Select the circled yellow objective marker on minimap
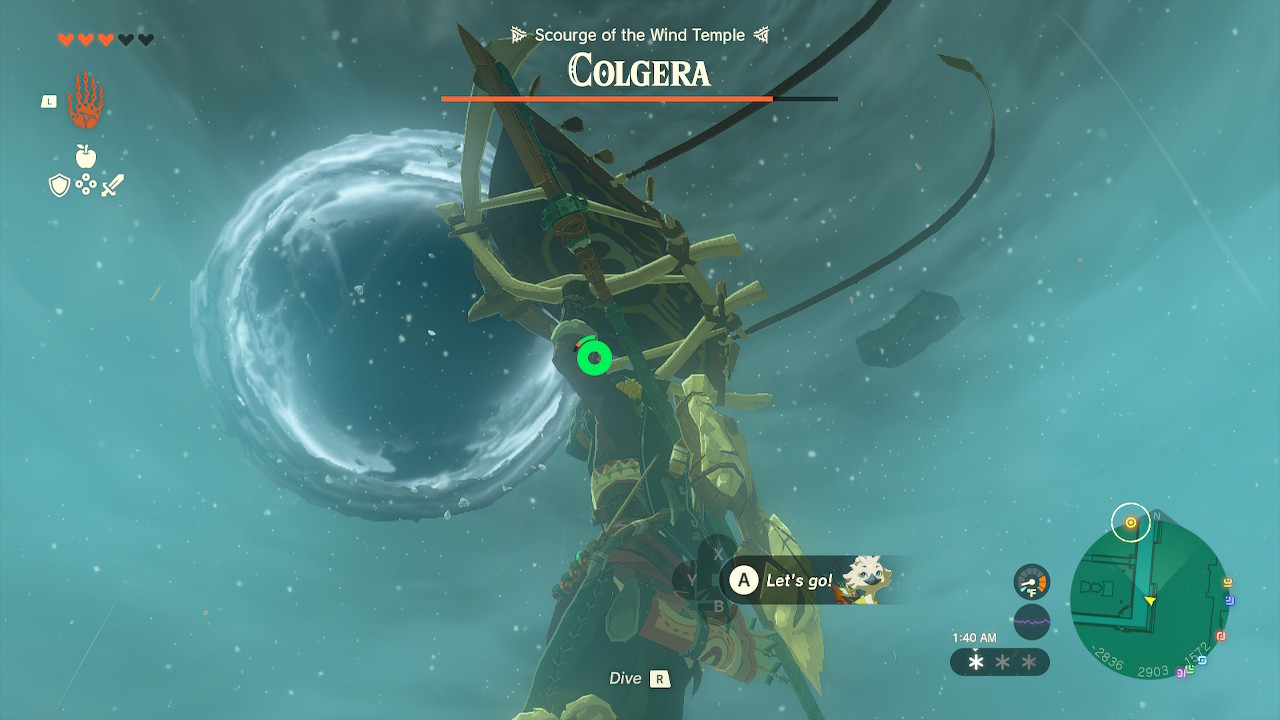 1131,522
